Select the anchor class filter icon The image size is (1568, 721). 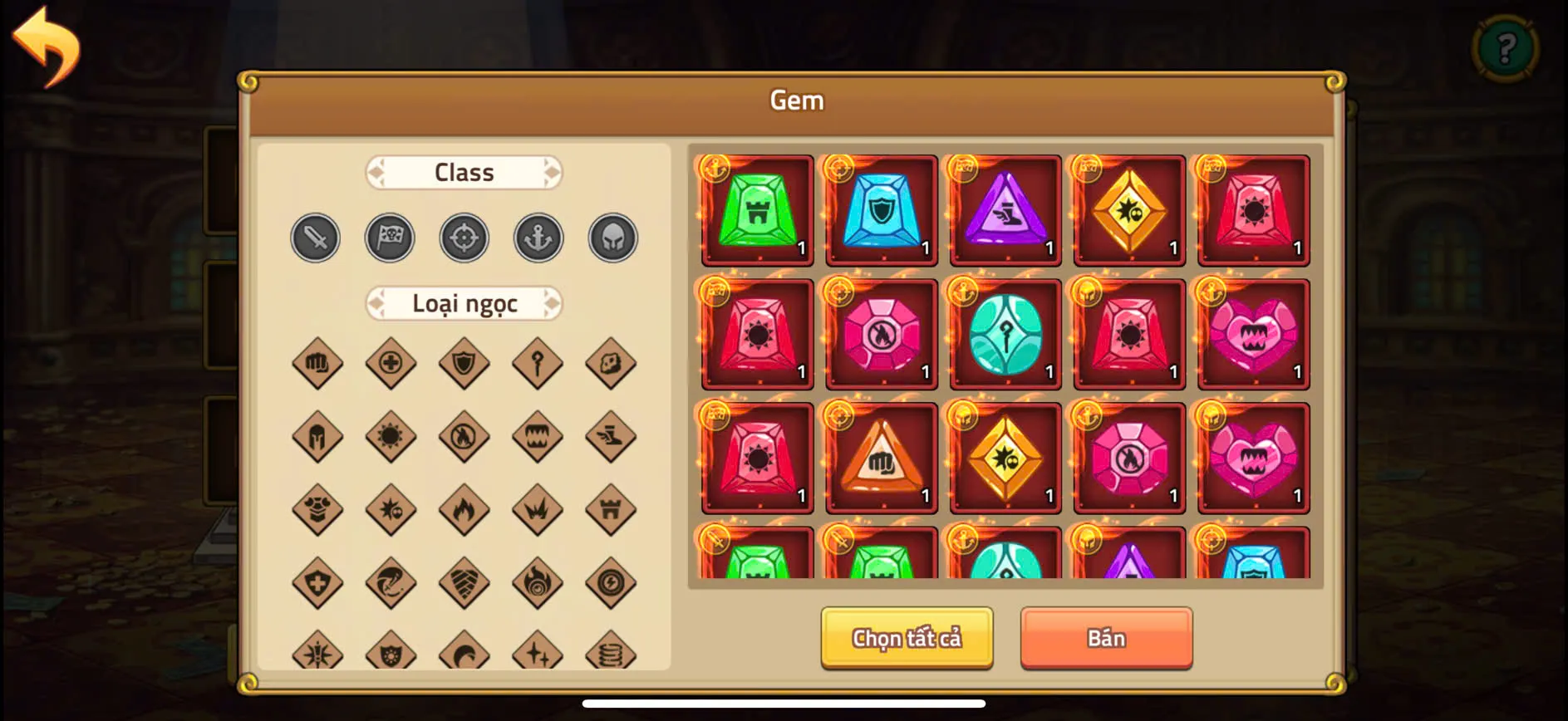[538, 238]
